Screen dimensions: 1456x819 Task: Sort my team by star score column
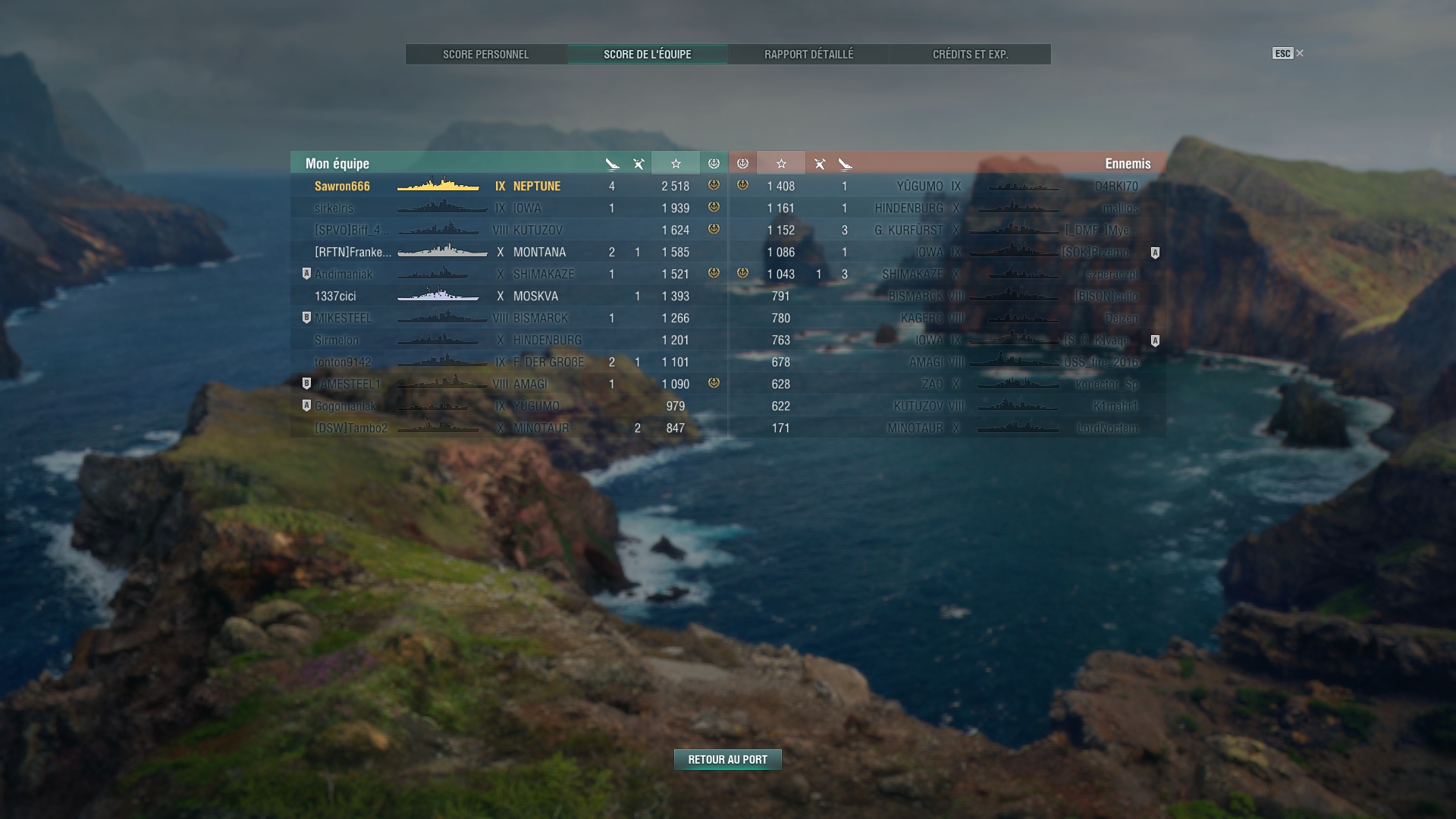point(675,163)
